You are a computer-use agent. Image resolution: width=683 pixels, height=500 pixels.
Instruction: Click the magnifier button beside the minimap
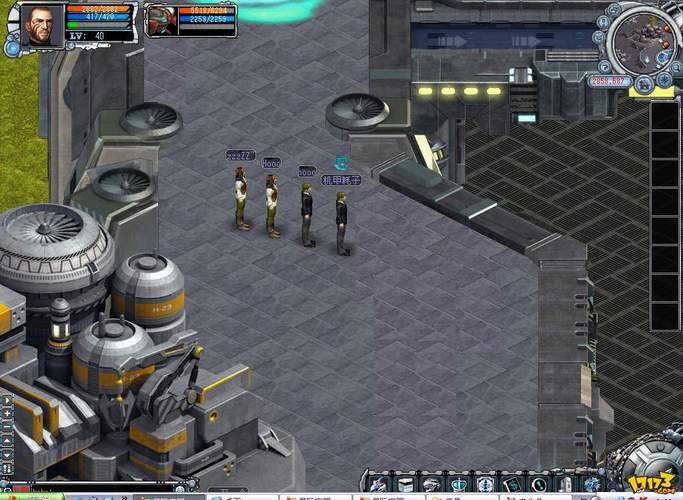coord(676,68)
